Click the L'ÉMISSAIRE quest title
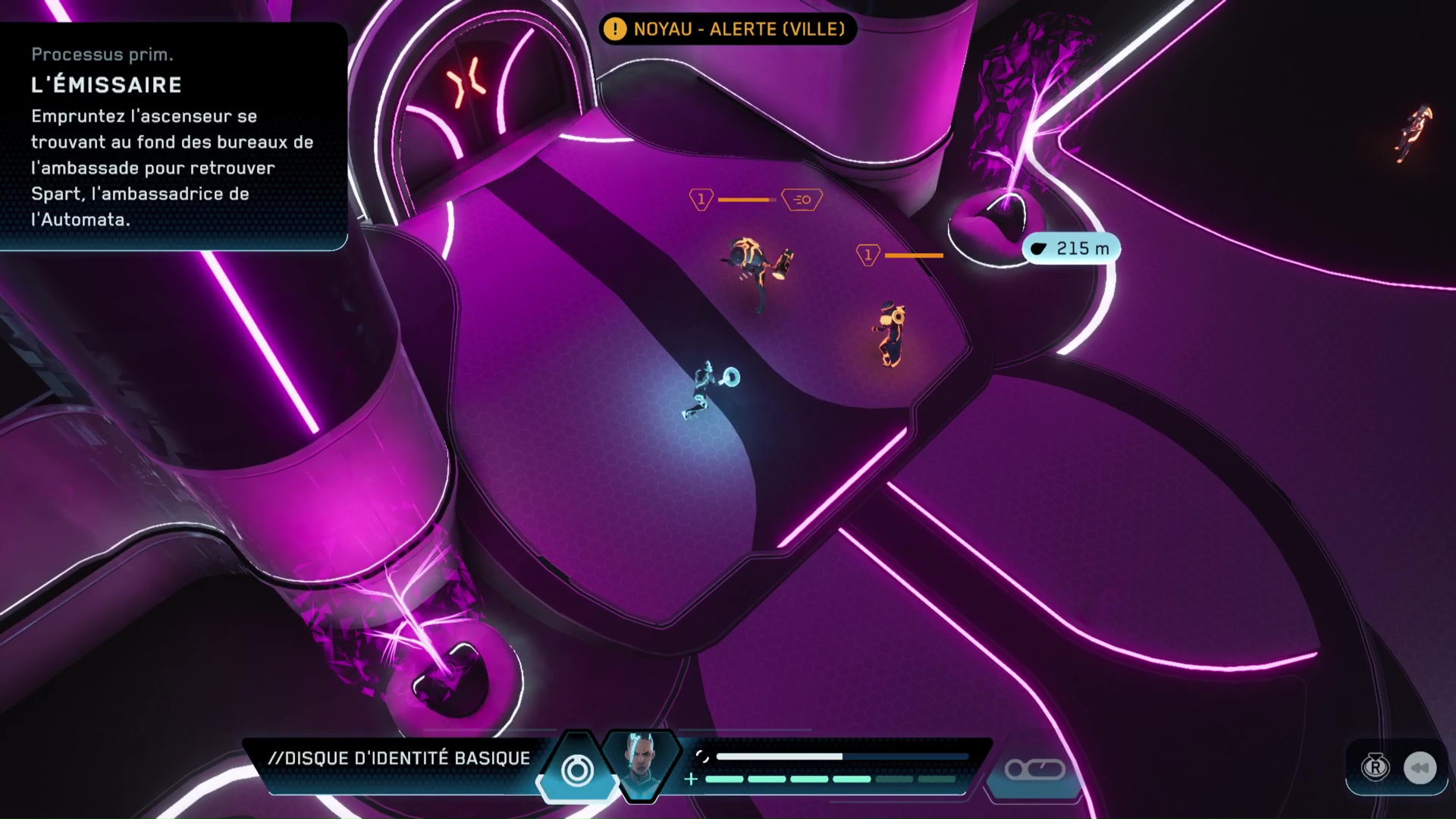The image size is (1456, 819). pyautogui.click(x=106, y=85)
